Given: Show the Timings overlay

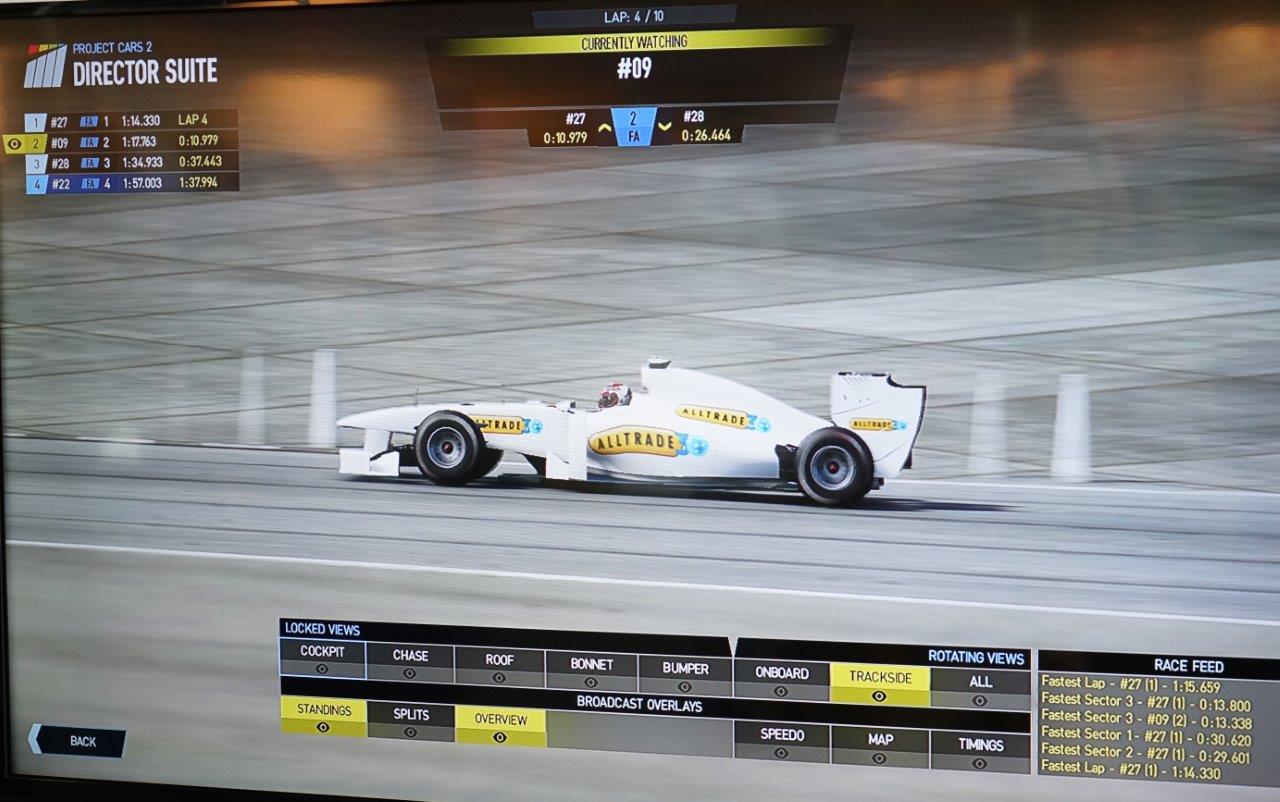Looking at the screenshot, I should [x=980, y=752].
